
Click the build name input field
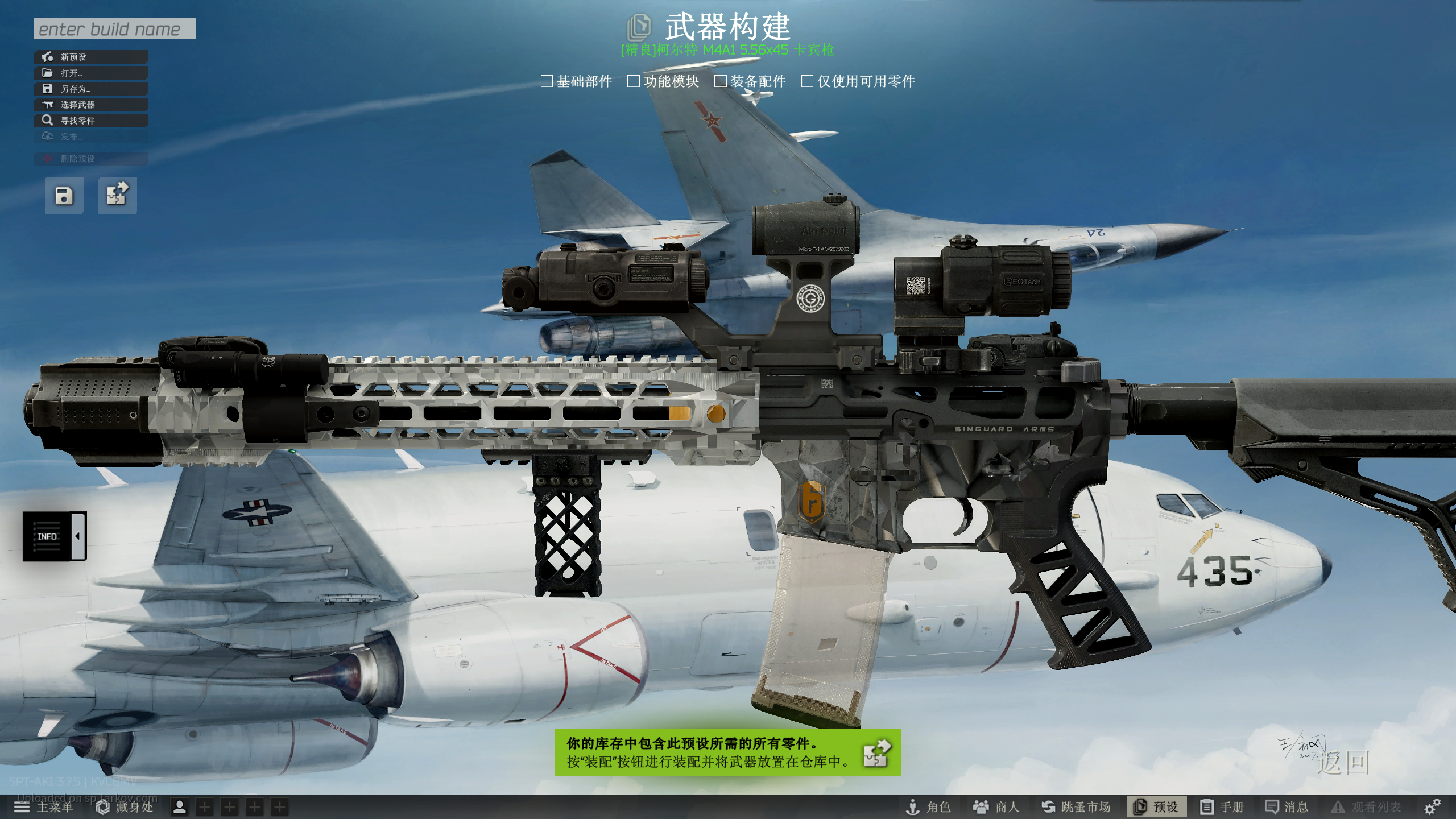coord(114,28)
